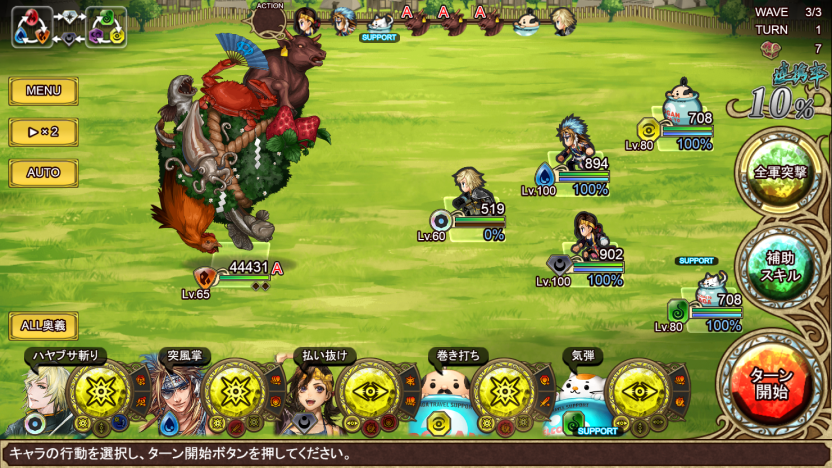The height and width of the screenshot is (468, 832).
Task: Choose the 突風掌 skill medallion
Action: [233, 391]
